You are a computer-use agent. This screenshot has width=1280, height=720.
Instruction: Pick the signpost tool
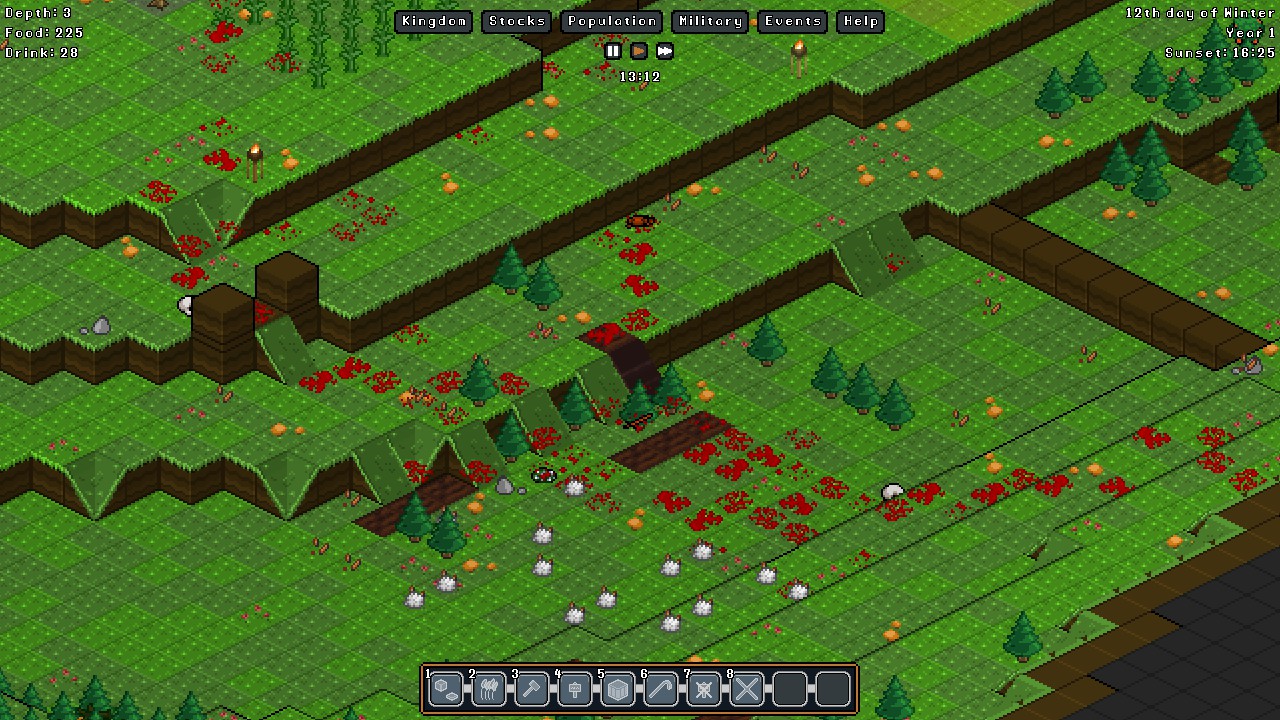(x=575, y=689)
